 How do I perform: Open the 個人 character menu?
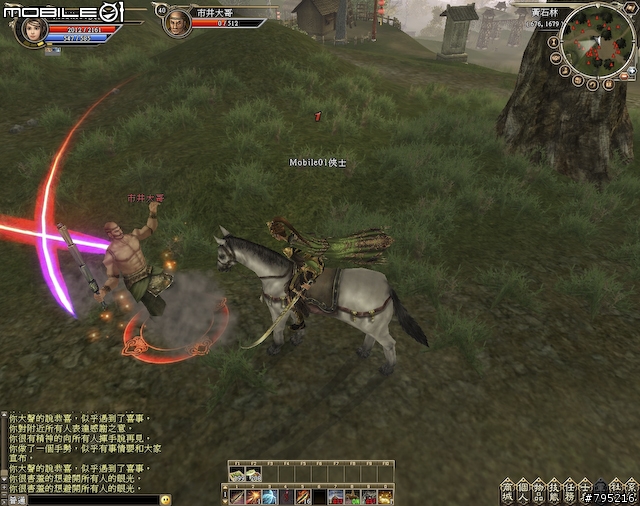[525, 491]
